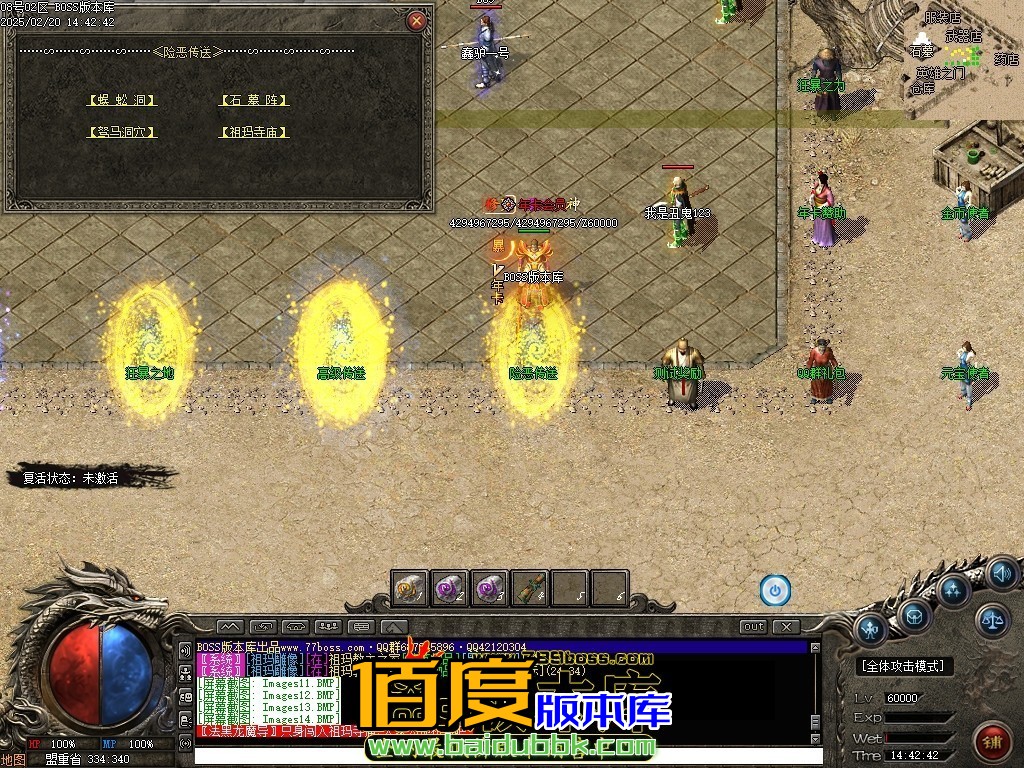
Task: Click the chat text input field
Action: [500, 755]
